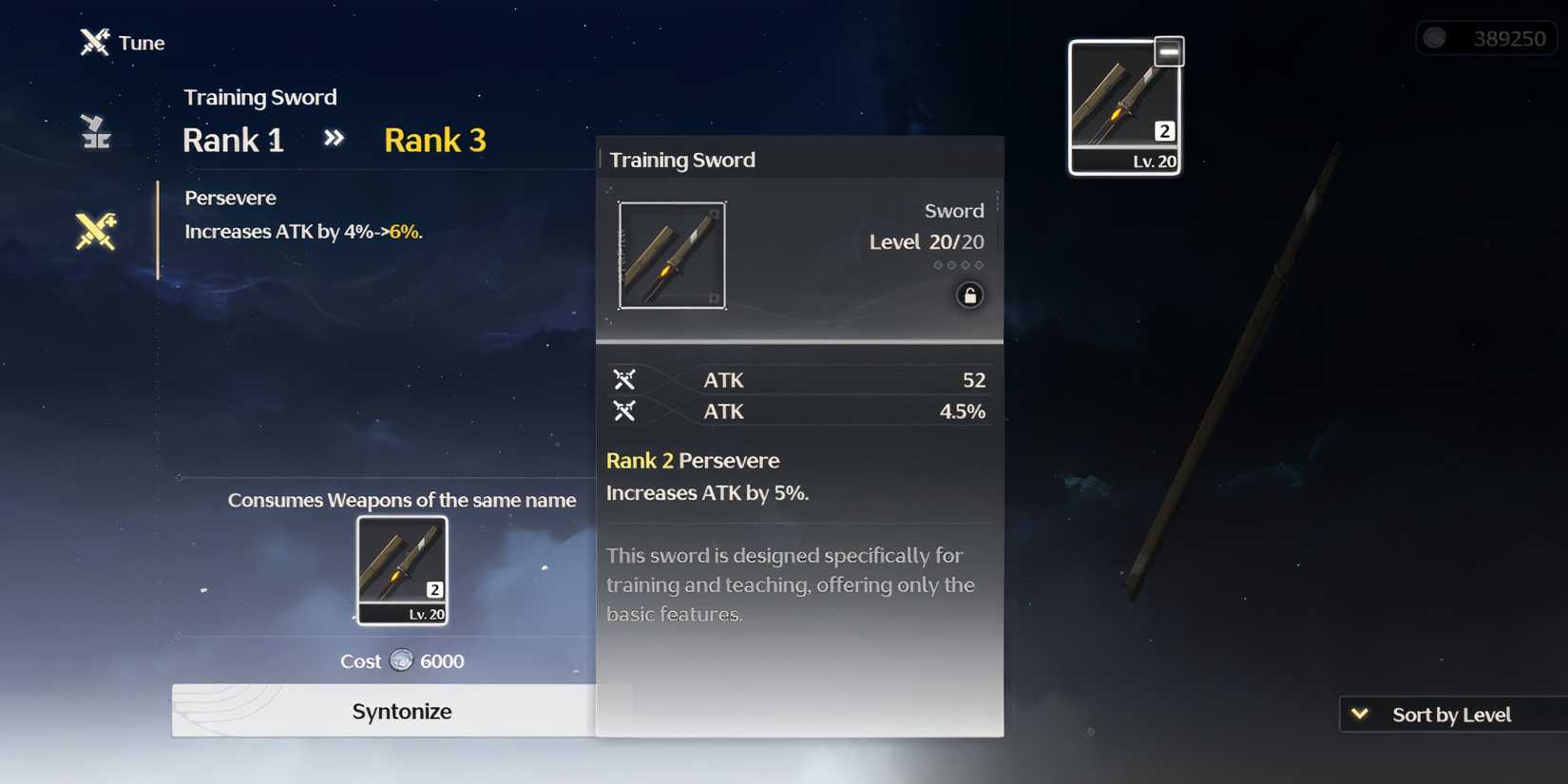Select the Tune menu label
The width and height of the screenshot is (1568, 784).
(141, 42)
